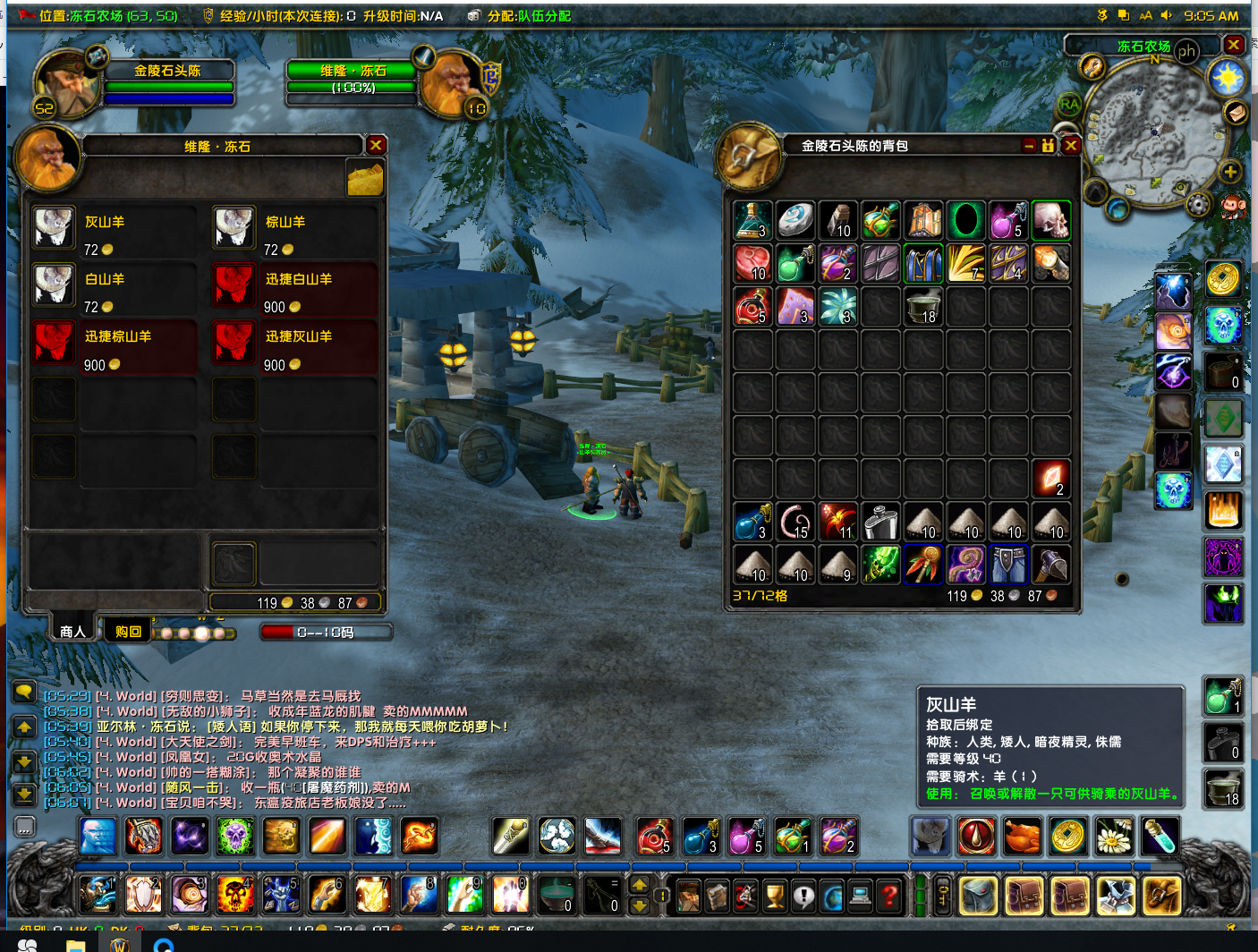Buy the 灰山羊 mount

[x=54, y=228]
